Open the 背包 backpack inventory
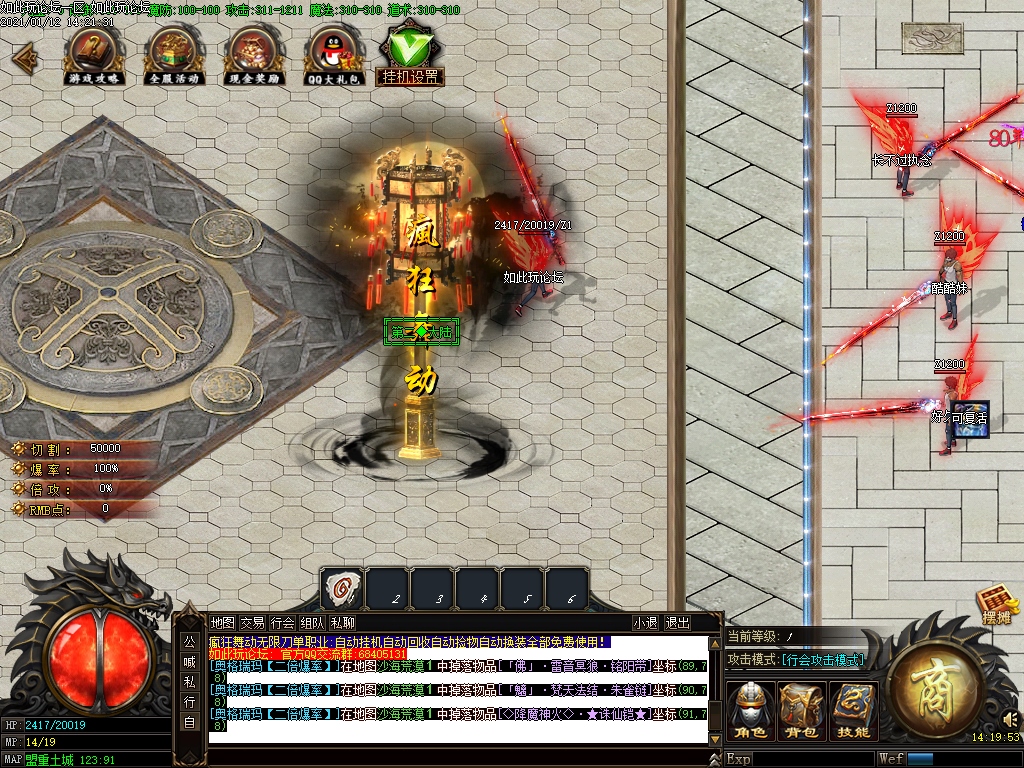 tap(802, 711)
